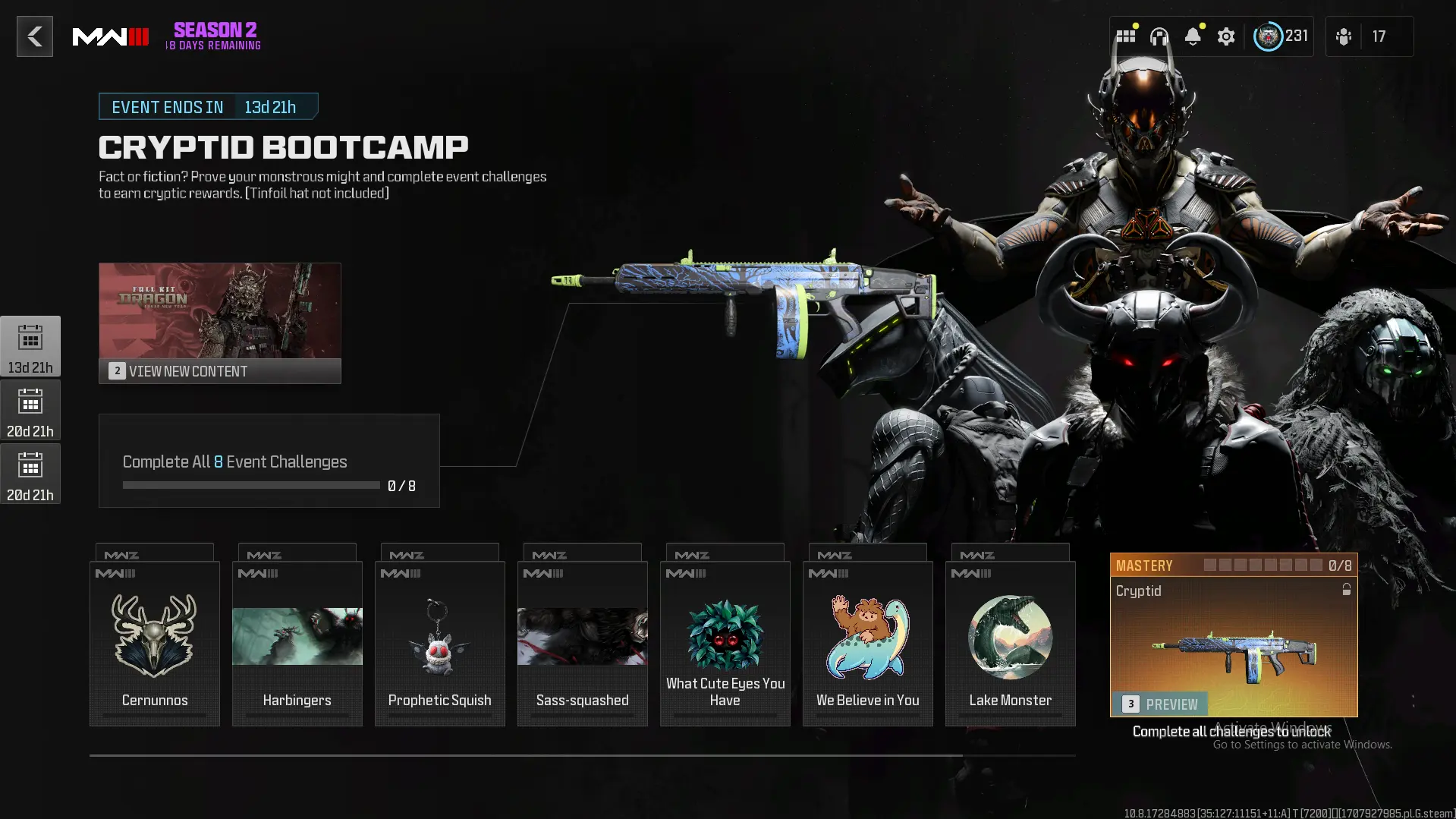Viewport: 1456px width, 819px height.
Task: Open the settings gear icon
Action: click(1226, 36)
